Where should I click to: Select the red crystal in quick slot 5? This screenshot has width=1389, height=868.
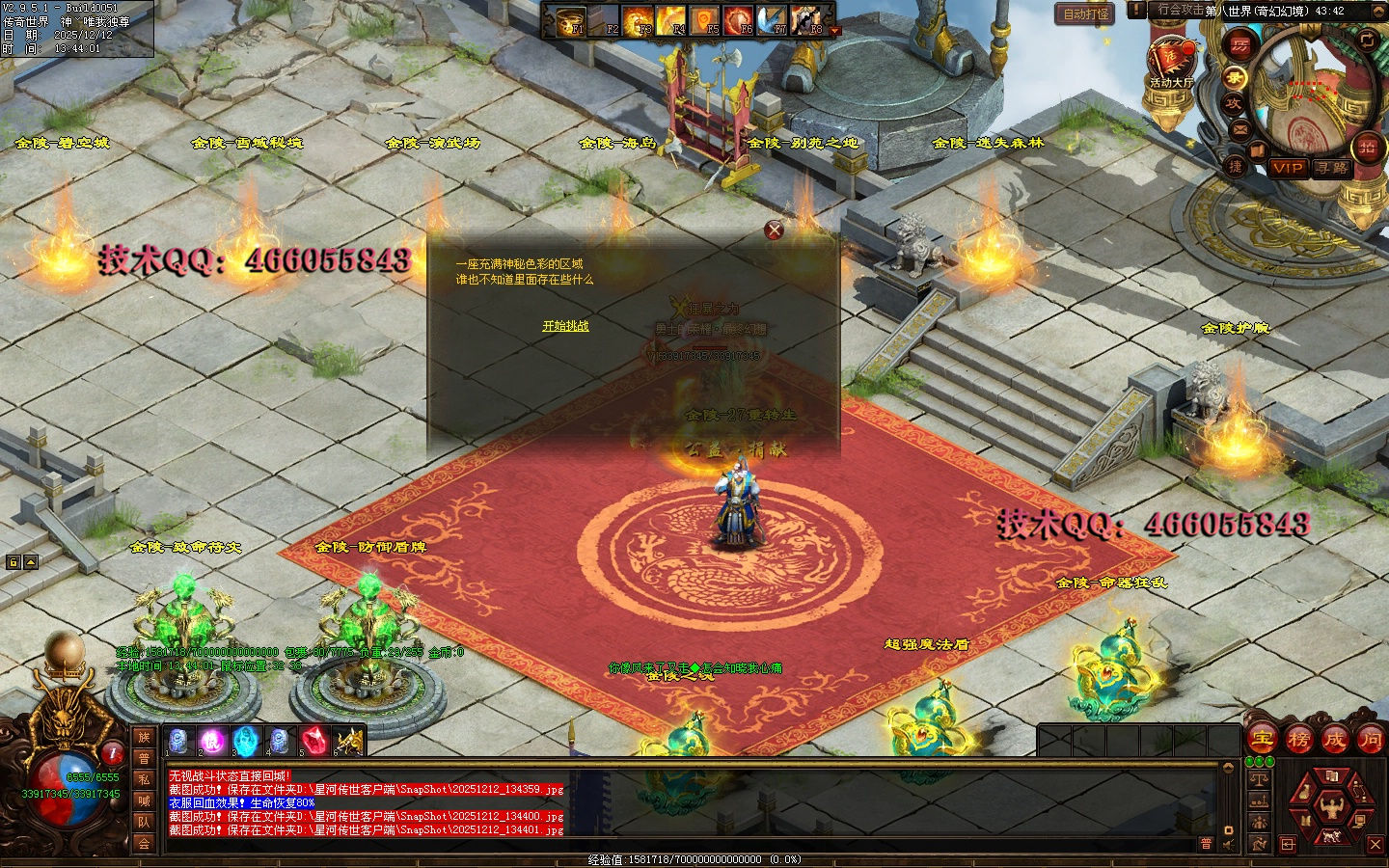313,741
